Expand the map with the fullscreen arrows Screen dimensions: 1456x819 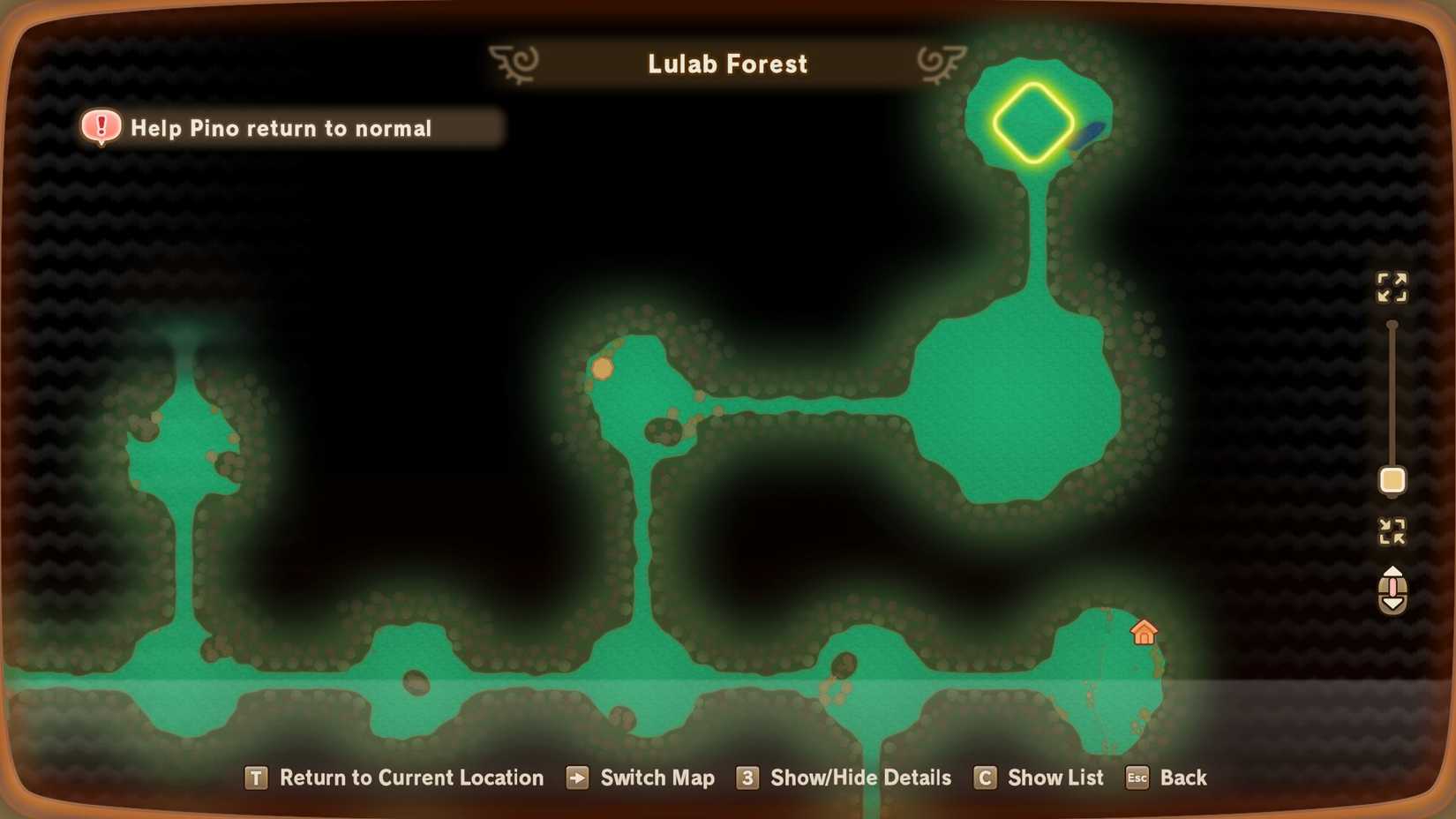pyautogui.click(x=1392, y=288)
